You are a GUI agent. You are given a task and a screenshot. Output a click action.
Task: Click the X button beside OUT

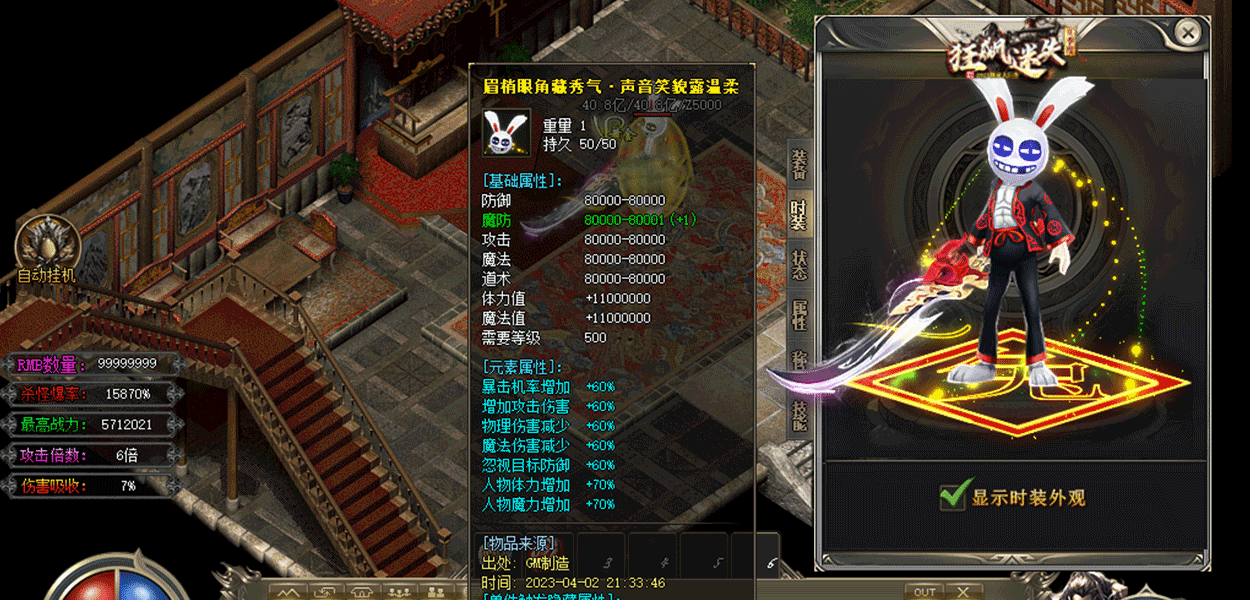click(x=962, y=592)
